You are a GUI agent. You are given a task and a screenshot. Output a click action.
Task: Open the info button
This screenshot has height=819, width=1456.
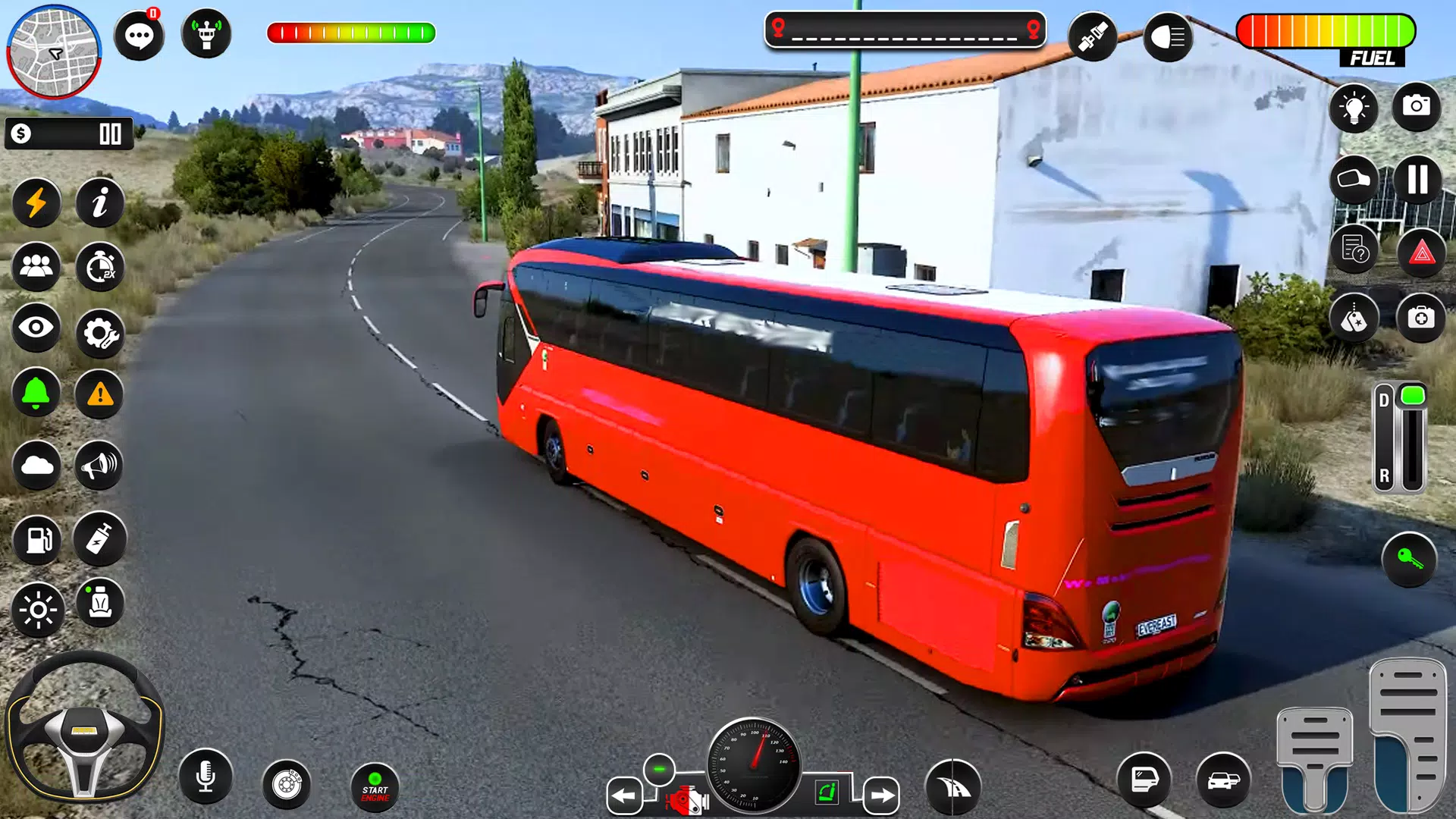click(99, 203)
